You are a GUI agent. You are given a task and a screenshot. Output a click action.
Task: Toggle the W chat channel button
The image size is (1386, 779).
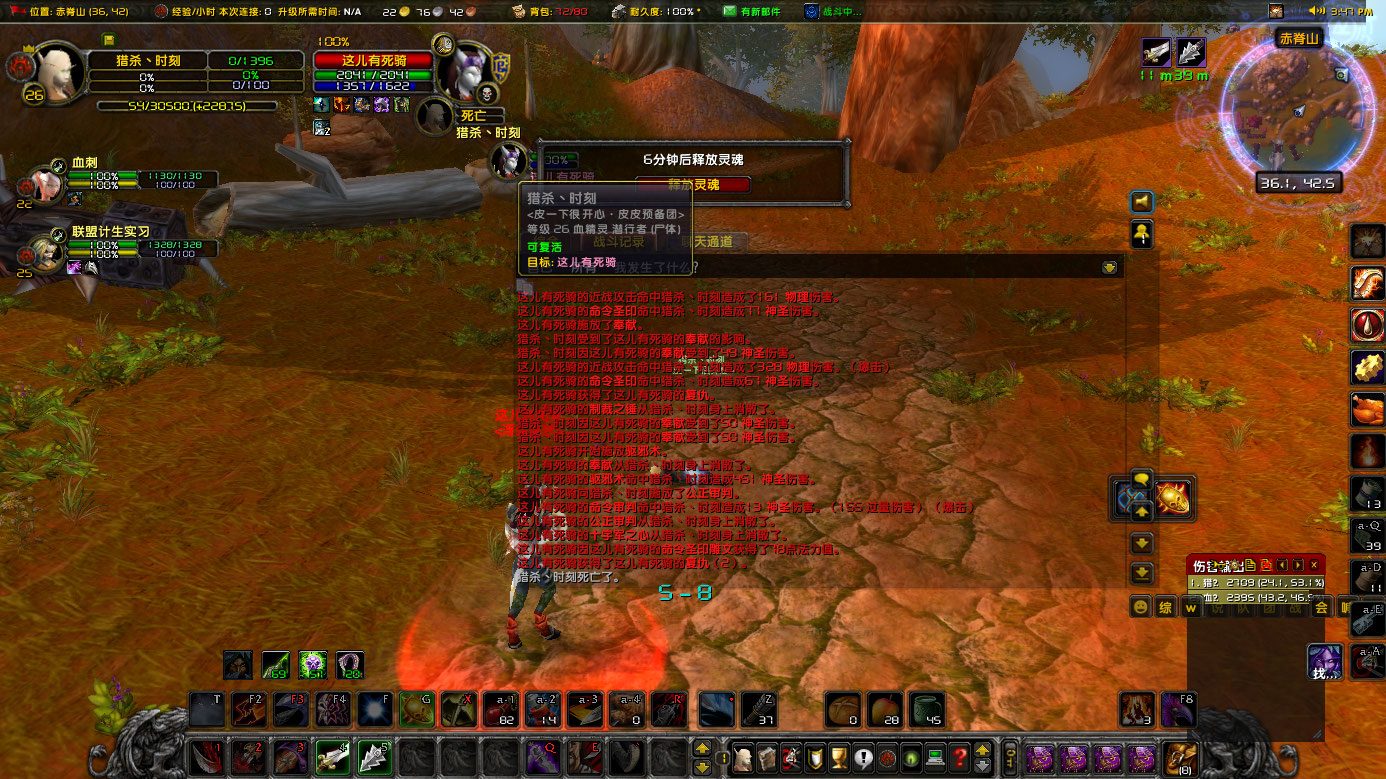1193,608
